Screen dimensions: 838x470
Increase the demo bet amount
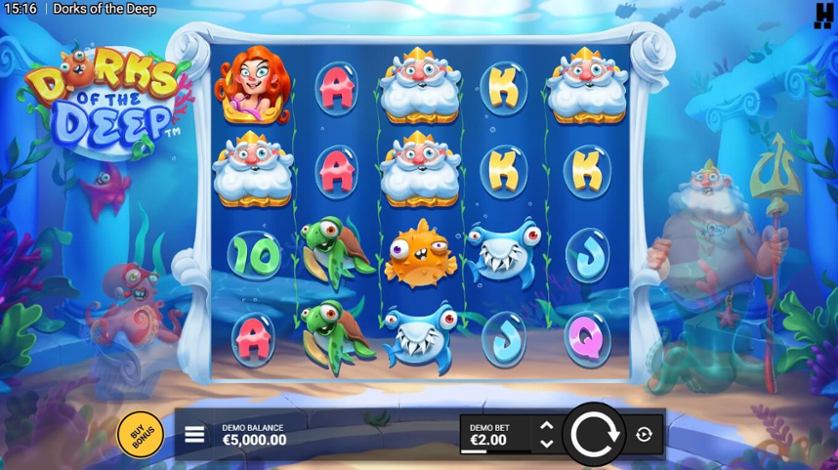coord(546,426)
